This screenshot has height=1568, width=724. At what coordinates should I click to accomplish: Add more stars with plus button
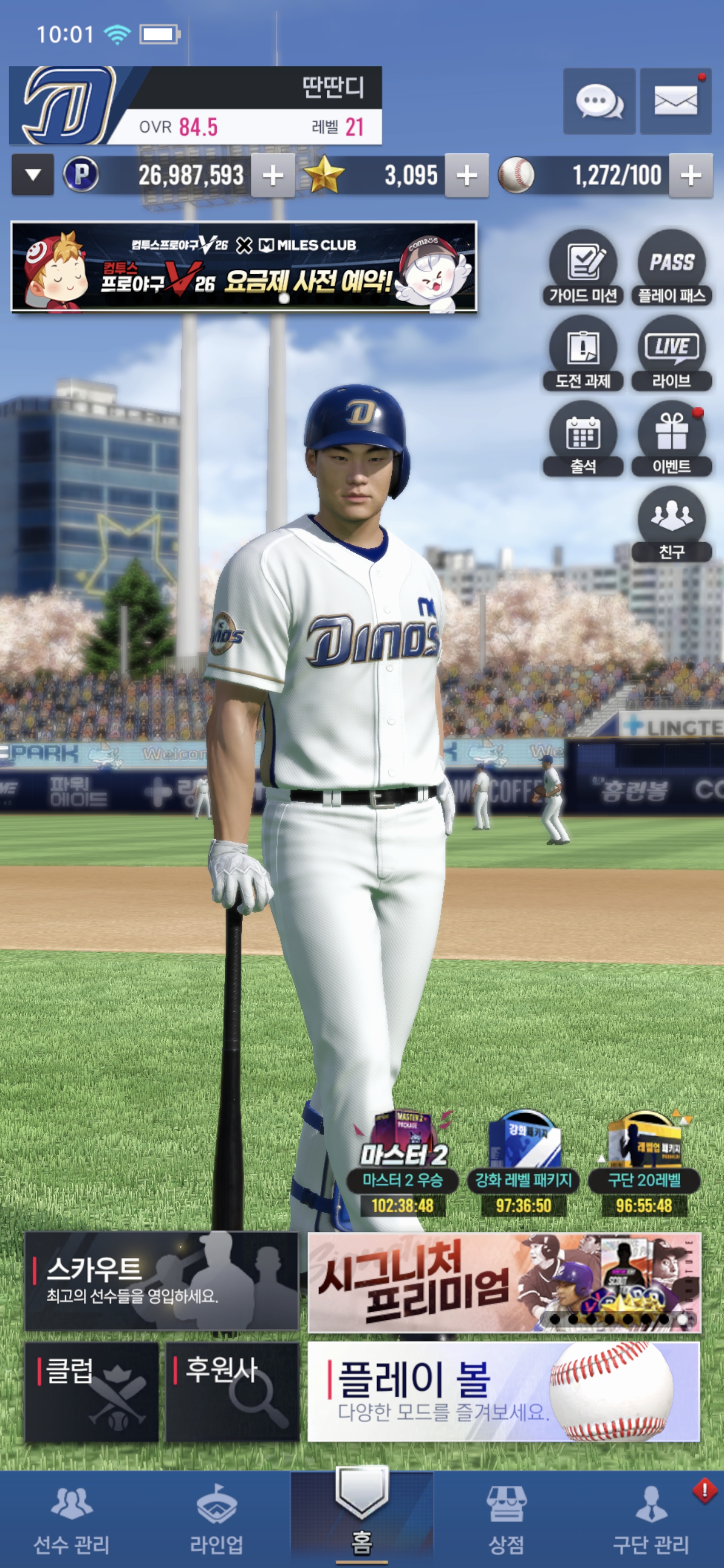(x=467, y=176)
